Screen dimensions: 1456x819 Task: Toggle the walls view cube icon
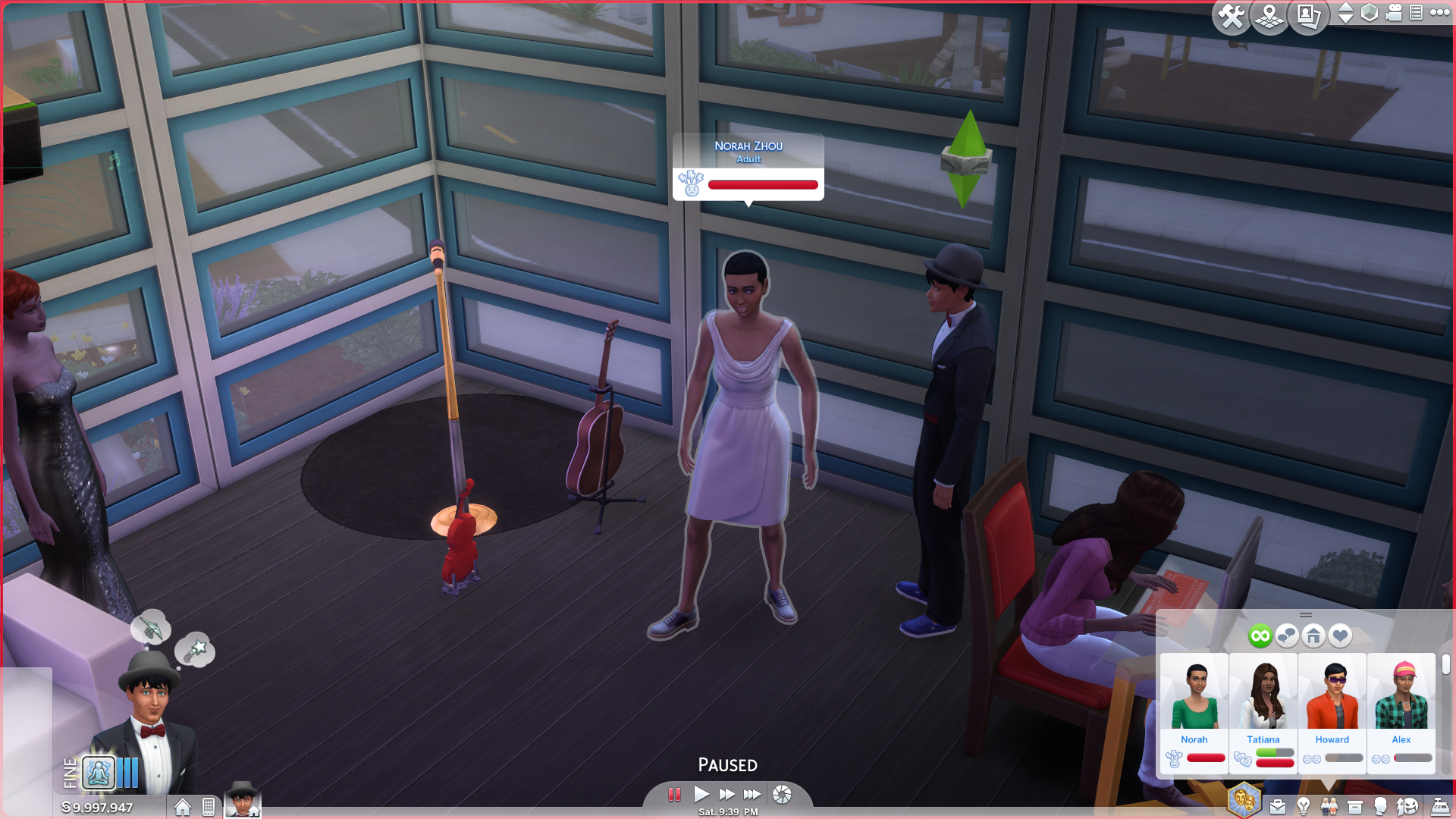click(1370, 13)
